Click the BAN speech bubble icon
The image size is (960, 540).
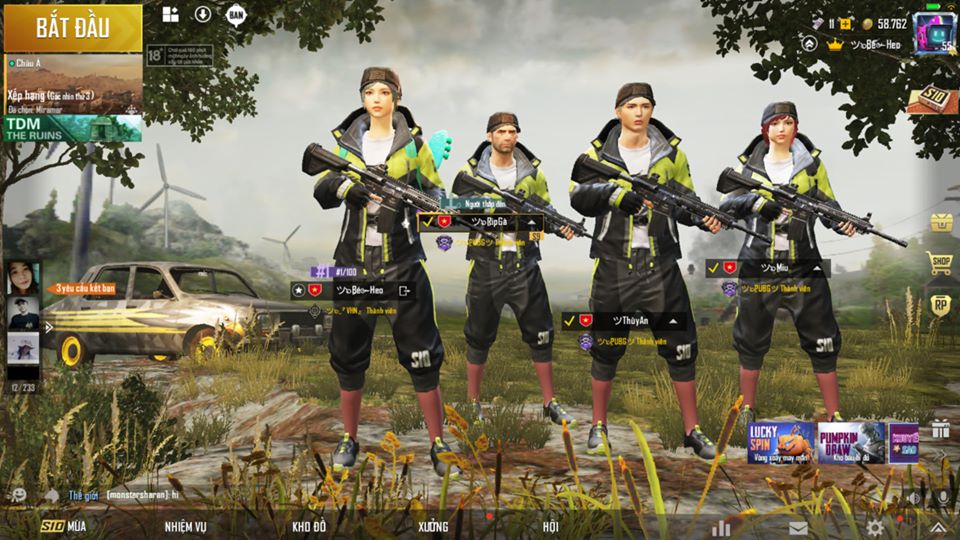tap(235, 14)
